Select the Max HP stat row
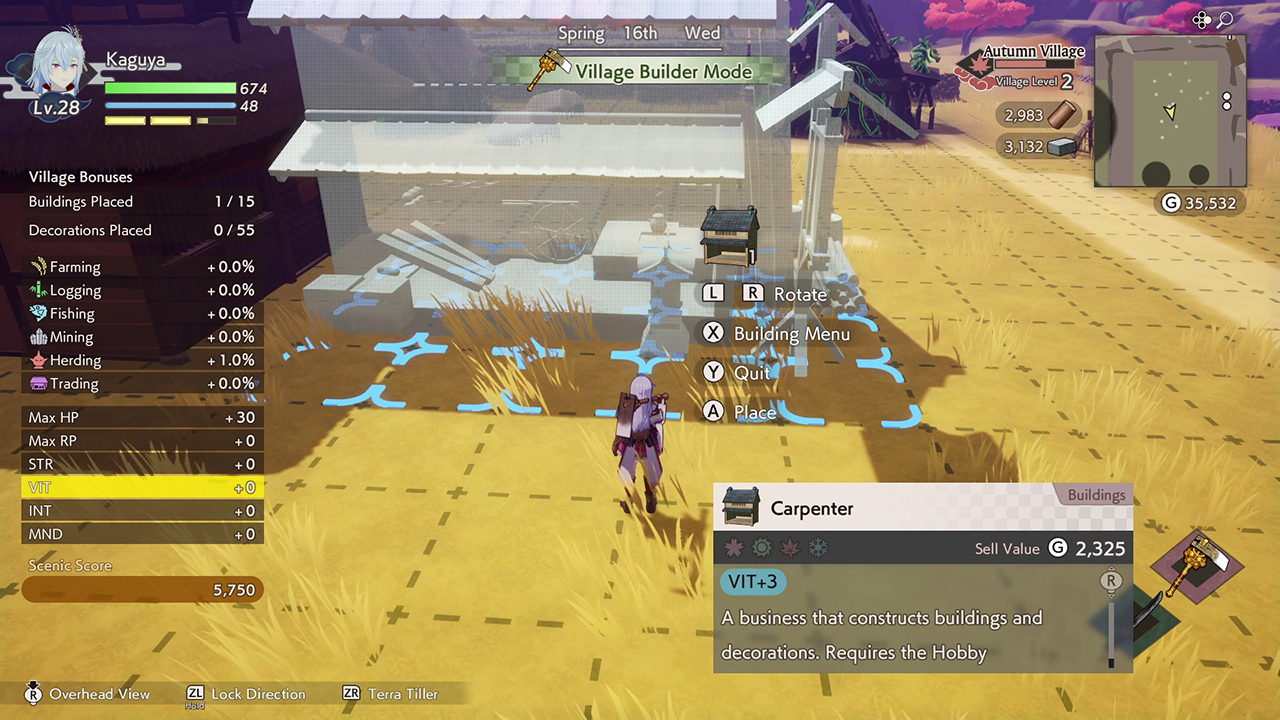1280x720 pixels. [x=141, y=417]
